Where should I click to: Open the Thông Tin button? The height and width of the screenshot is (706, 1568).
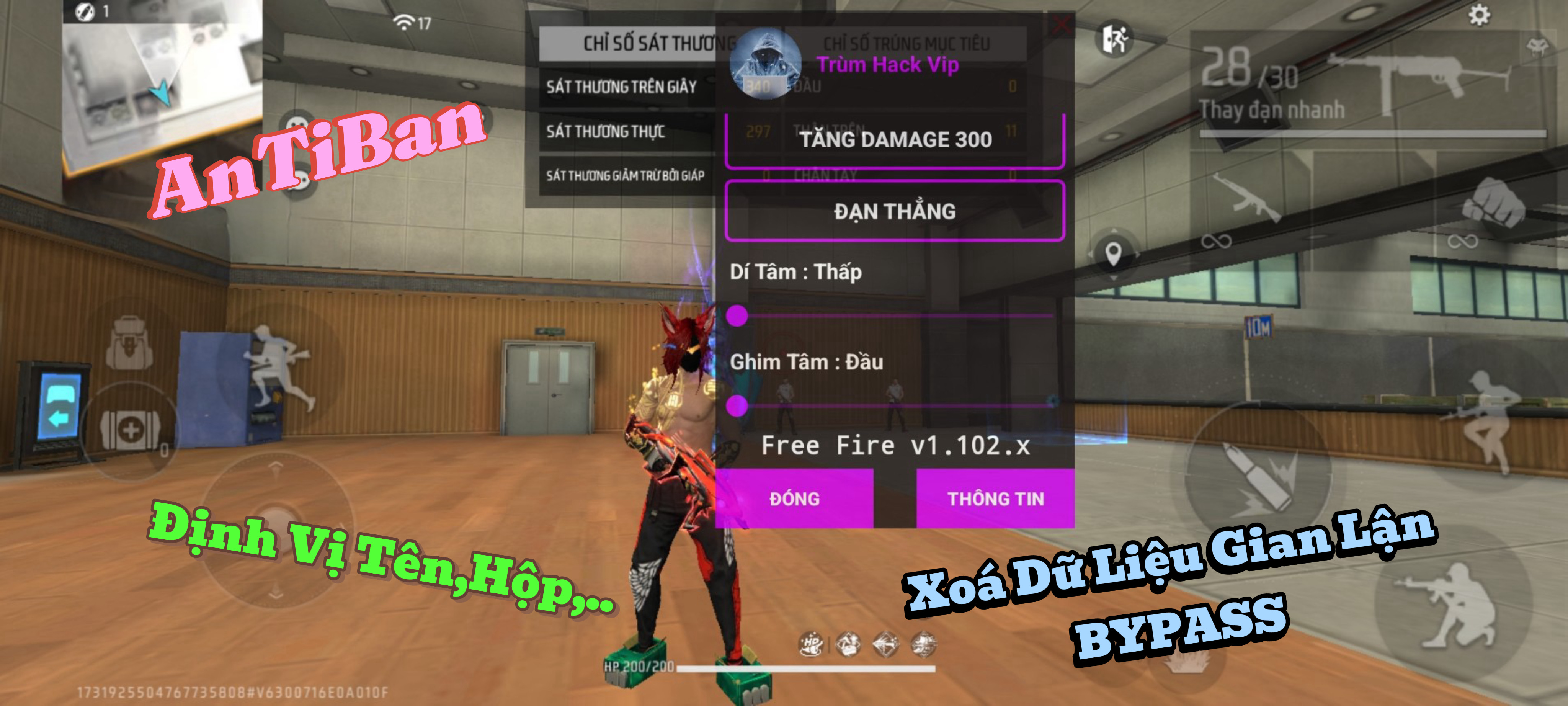(x=995, y=498)
